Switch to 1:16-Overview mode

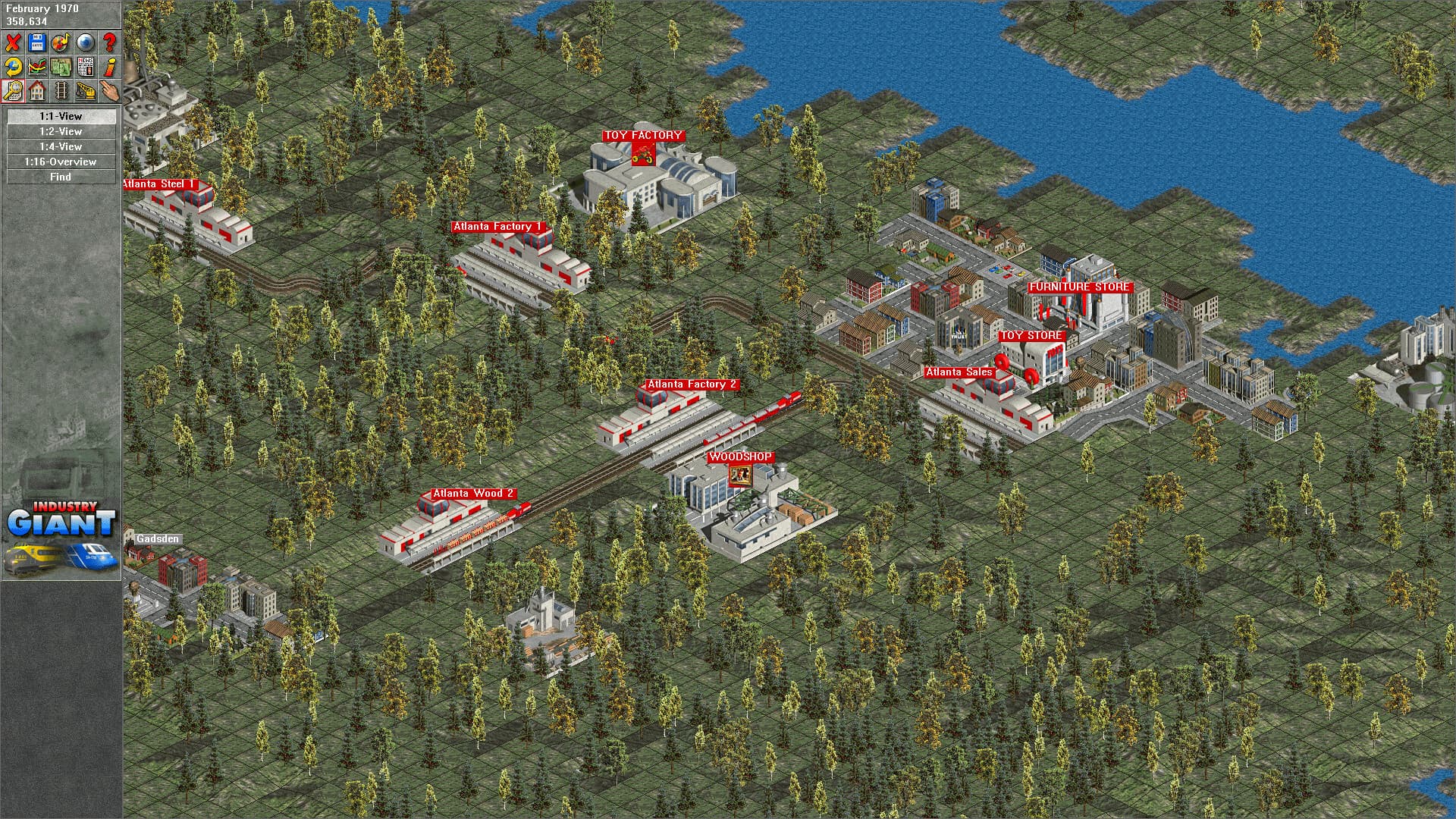coord(60,162)
